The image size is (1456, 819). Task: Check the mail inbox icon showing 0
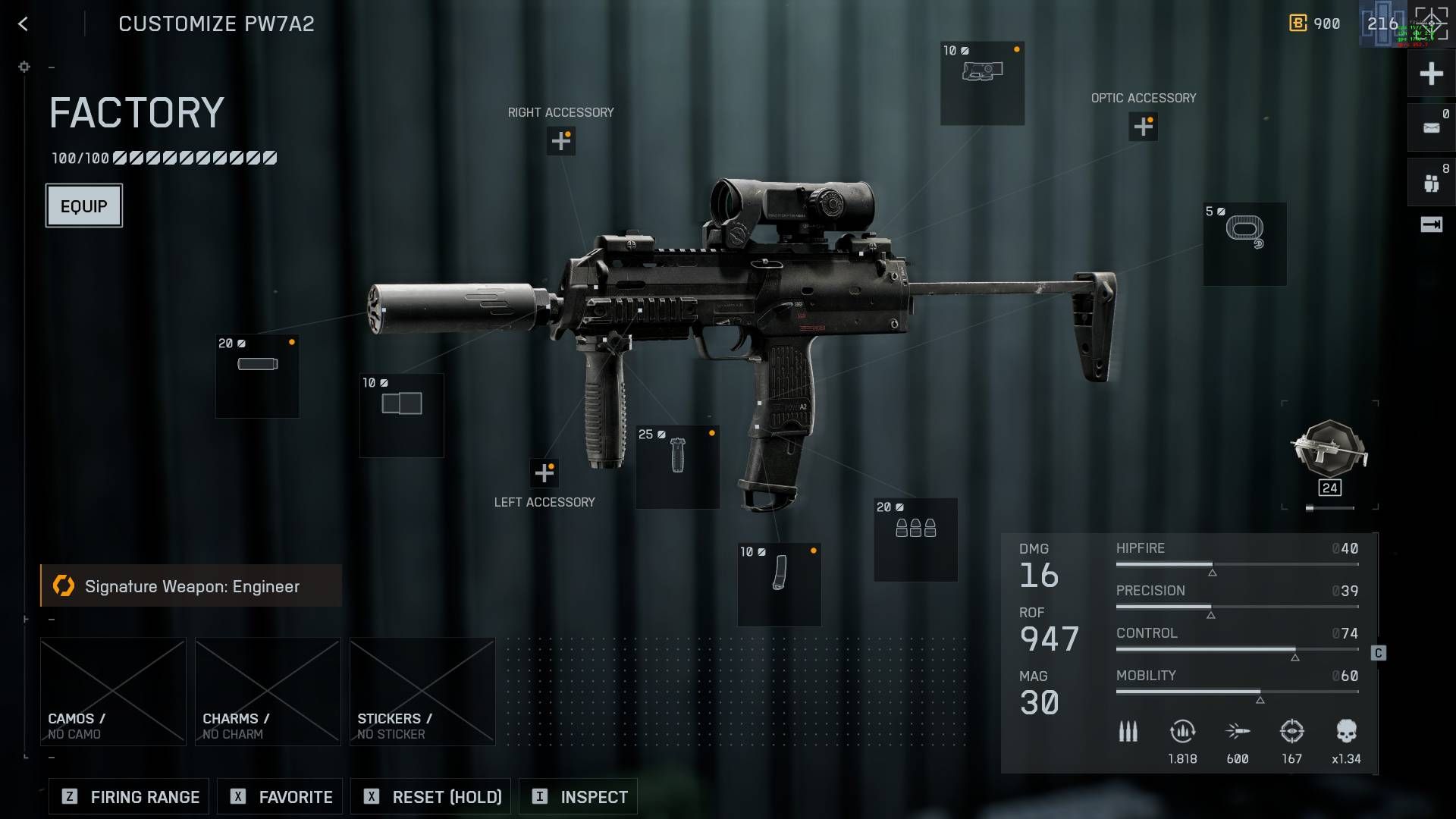pyautogui.click(x=1430, y=126)
